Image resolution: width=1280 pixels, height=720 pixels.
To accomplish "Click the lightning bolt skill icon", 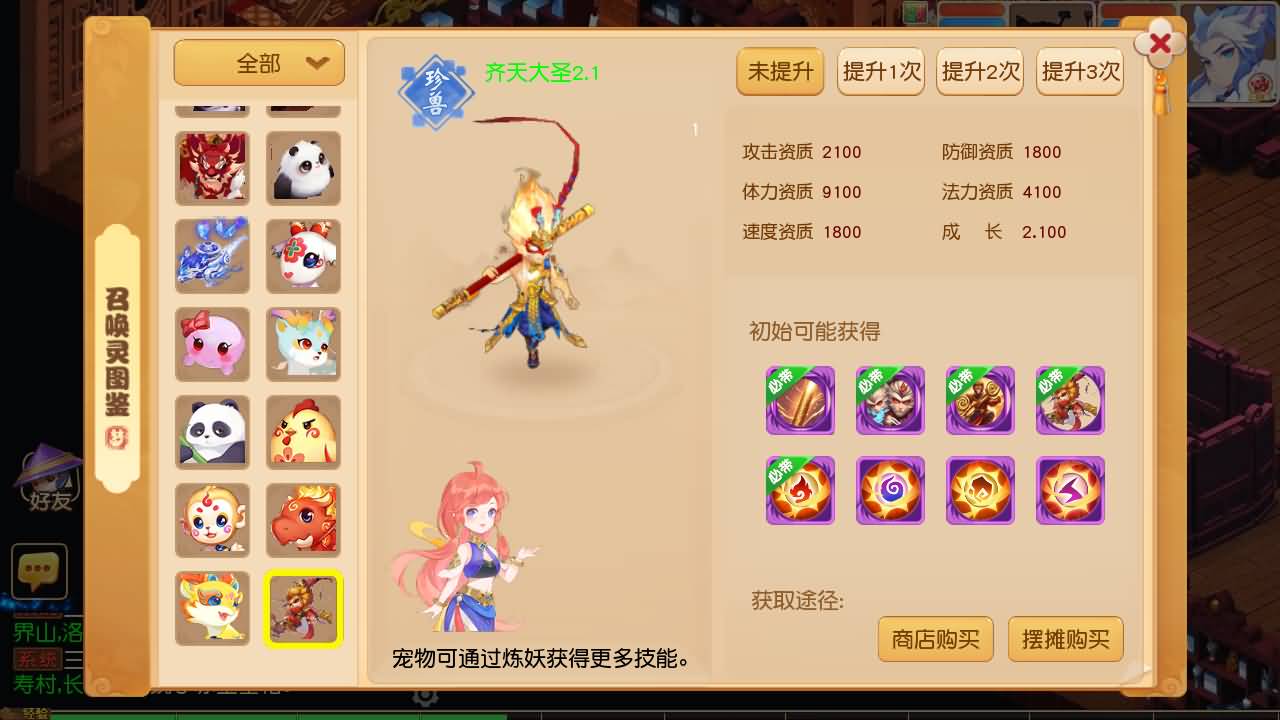I will 1070,490.
